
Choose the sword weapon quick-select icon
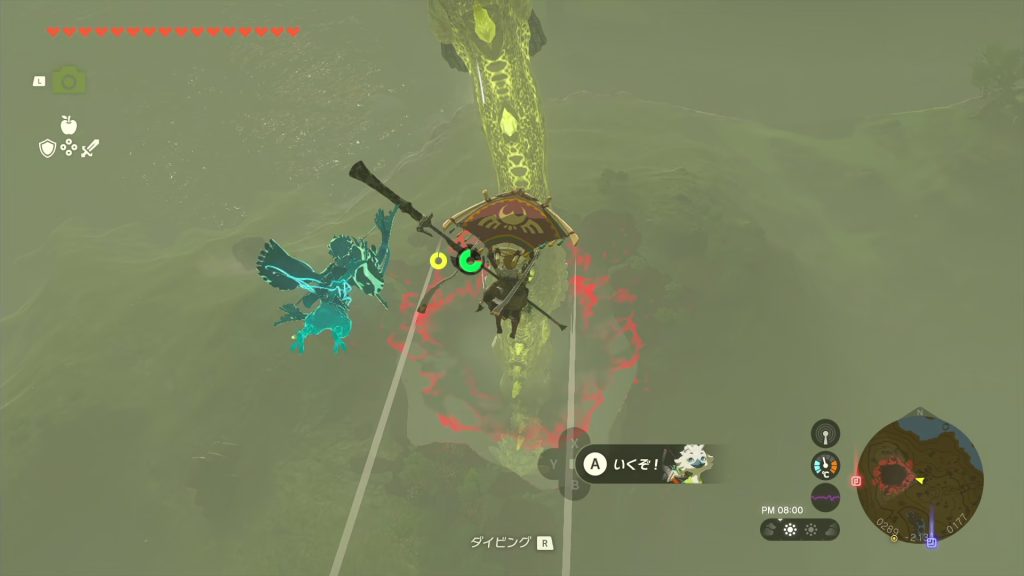(91, 148)
